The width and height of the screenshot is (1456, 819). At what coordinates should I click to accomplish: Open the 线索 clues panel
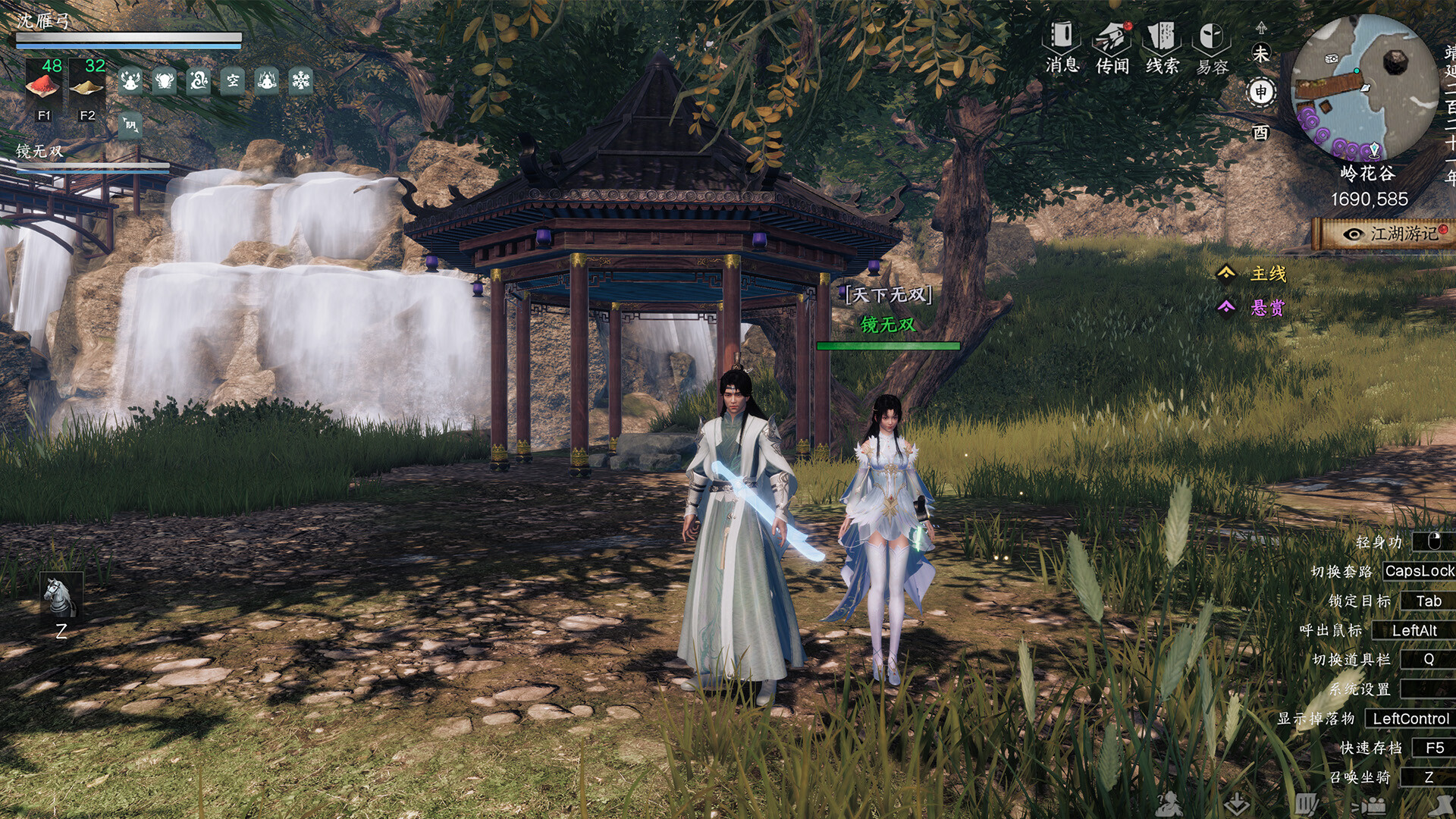pos(1162,47)
